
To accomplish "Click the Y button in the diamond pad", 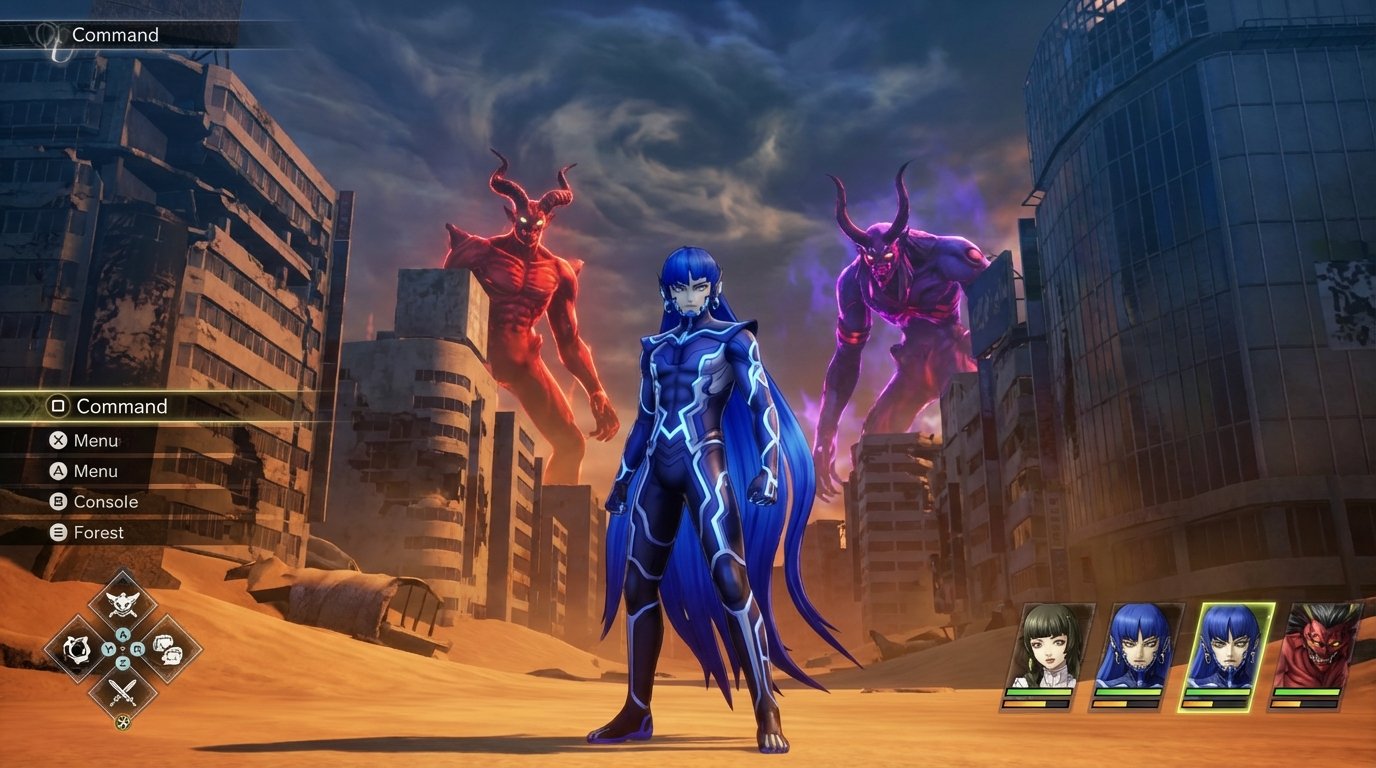I will point(108,648).
